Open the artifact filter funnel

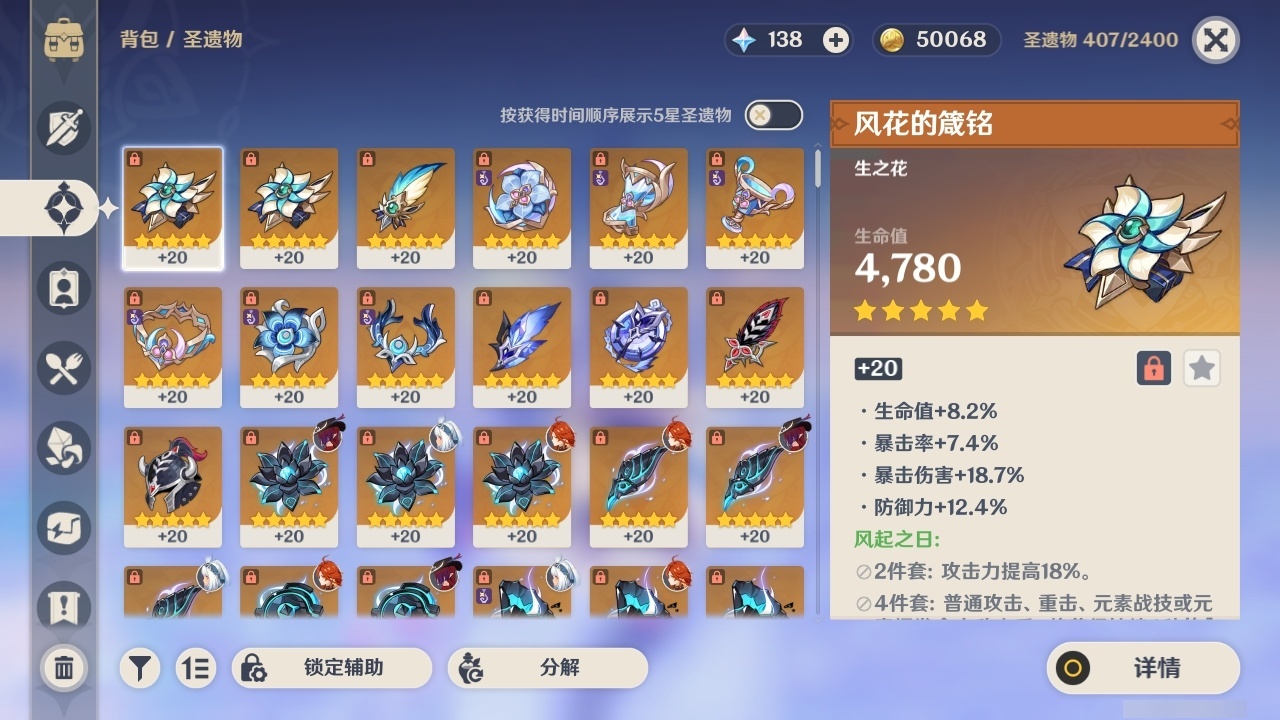pos(140,668)
